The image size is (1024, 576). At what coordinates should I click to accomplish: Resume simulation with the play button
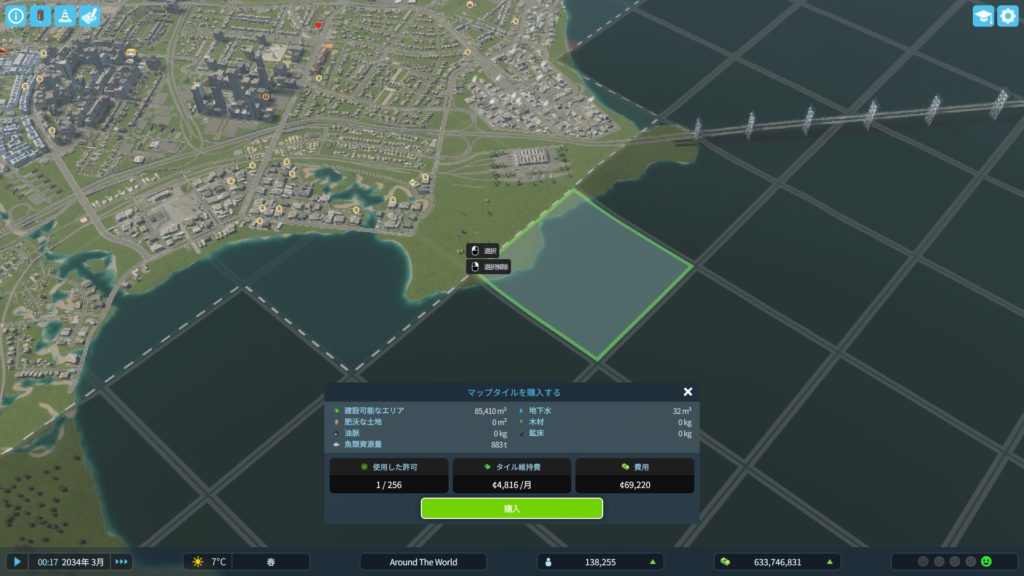point(16,562)
